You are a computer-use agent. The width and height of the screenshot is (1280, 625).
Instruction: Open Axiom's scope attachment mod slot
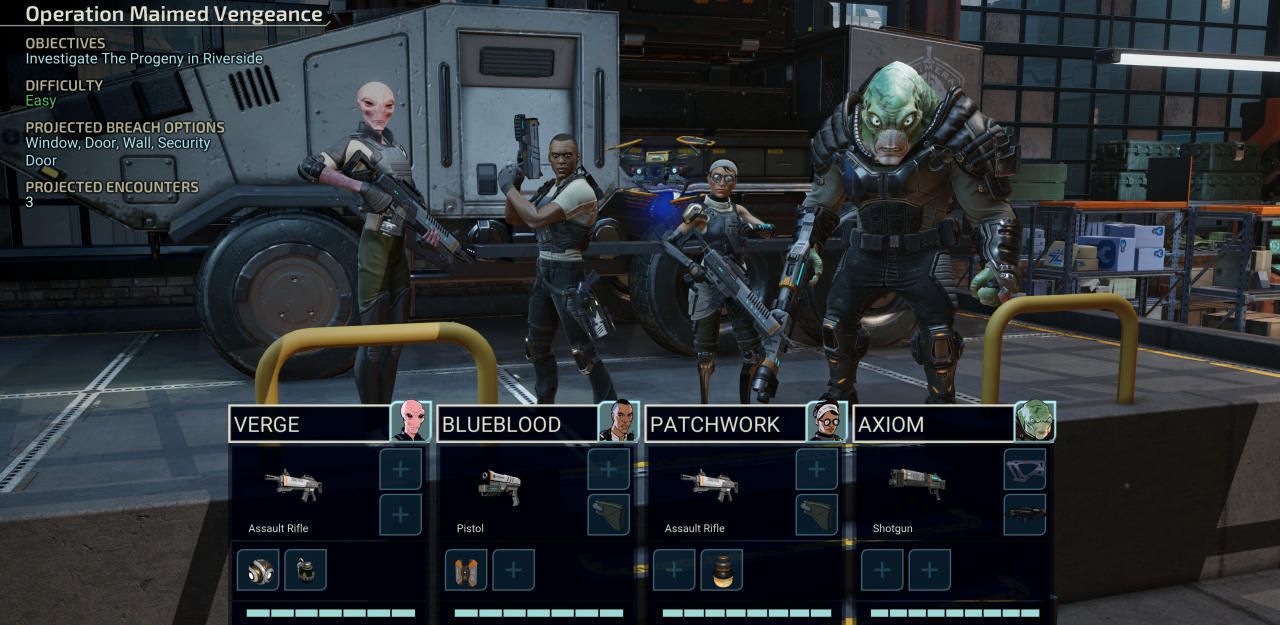point(1025,515)
